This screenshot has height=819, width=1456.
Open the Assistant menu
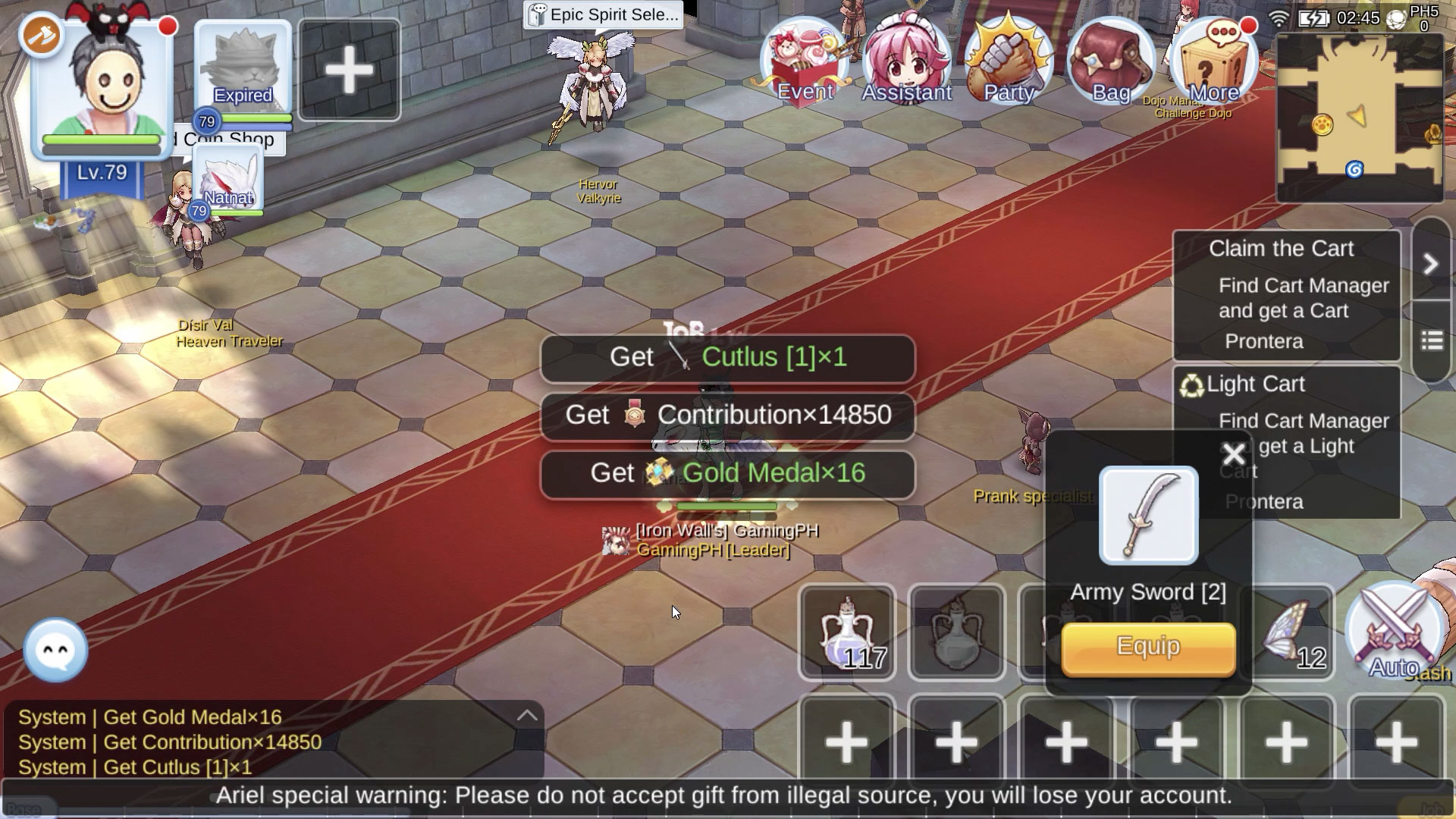905,61
